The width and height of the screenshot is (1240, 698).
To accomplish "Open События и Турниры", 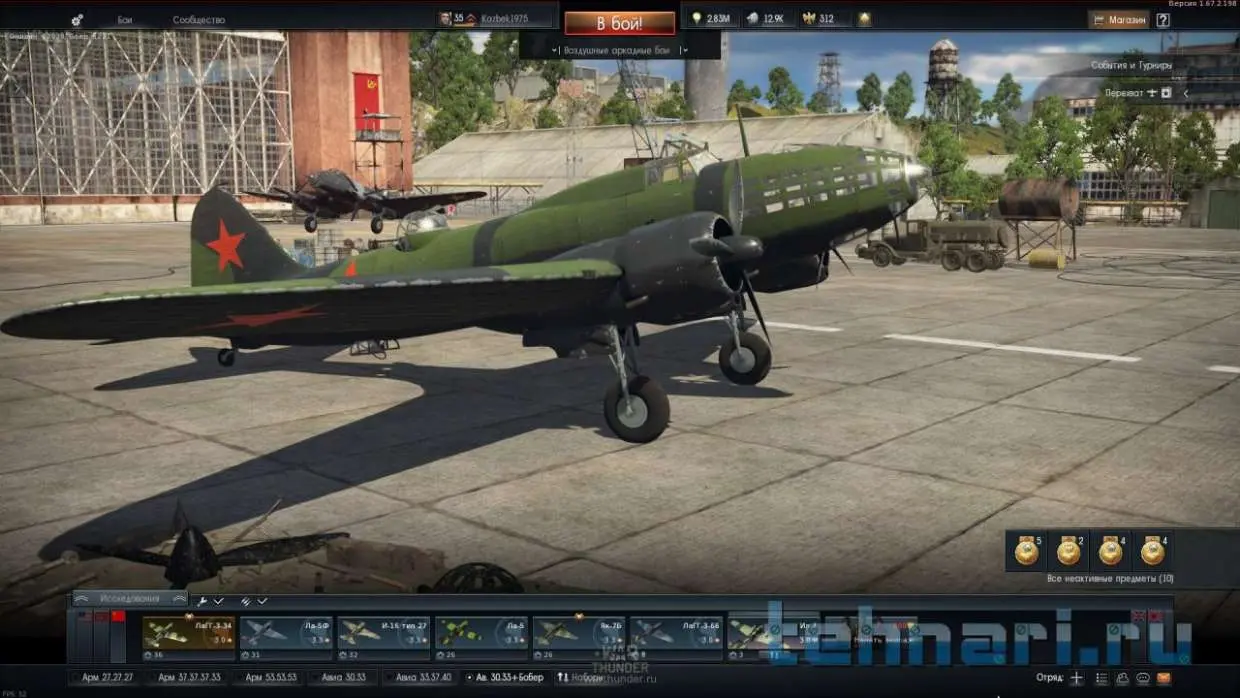I will click(x=1132, y=65).
